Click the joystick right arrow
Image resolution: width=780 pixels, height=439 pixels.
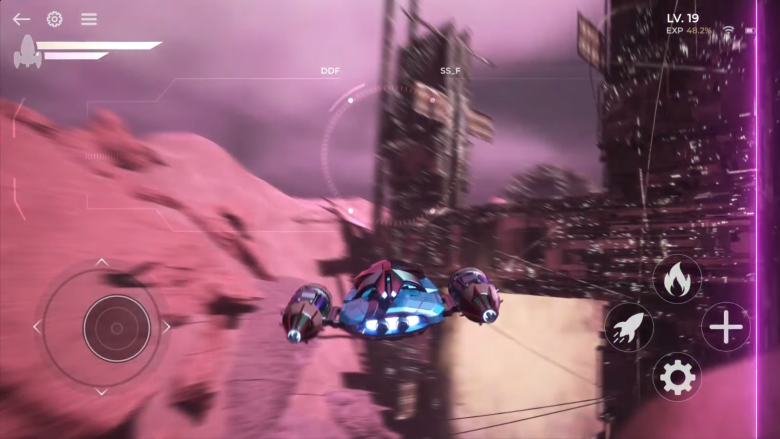(166, 327)
